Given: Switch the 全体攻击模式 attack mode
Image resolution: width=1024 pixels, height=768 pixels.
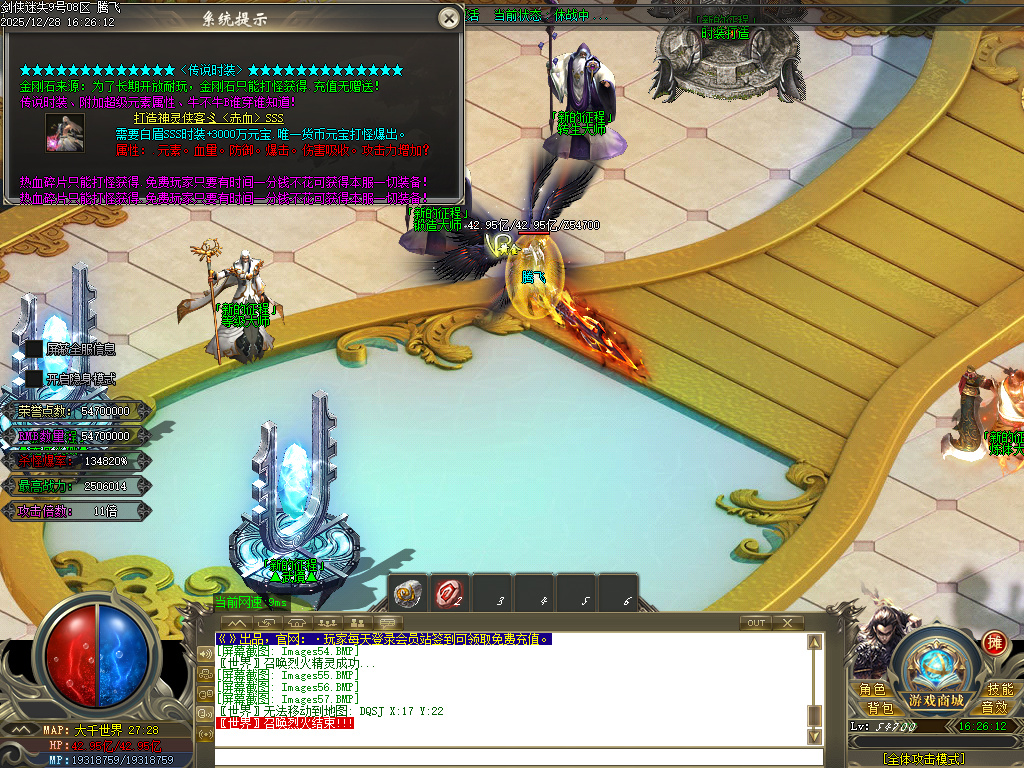Looking at the screenshot, I should (923, 759).
